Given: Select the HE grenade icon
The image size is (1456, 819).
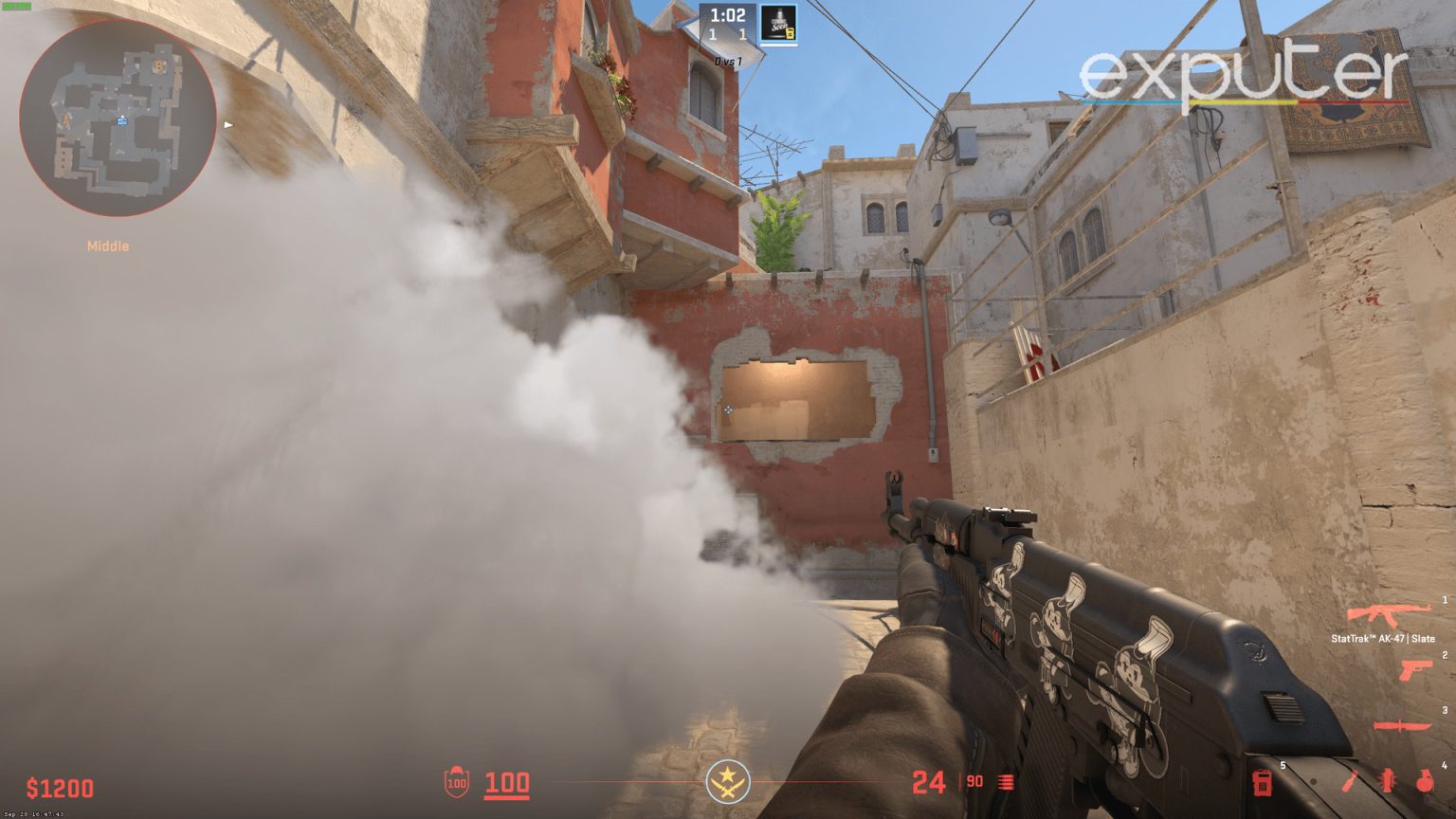Looking at the screenshot, I should [1425, 779].
